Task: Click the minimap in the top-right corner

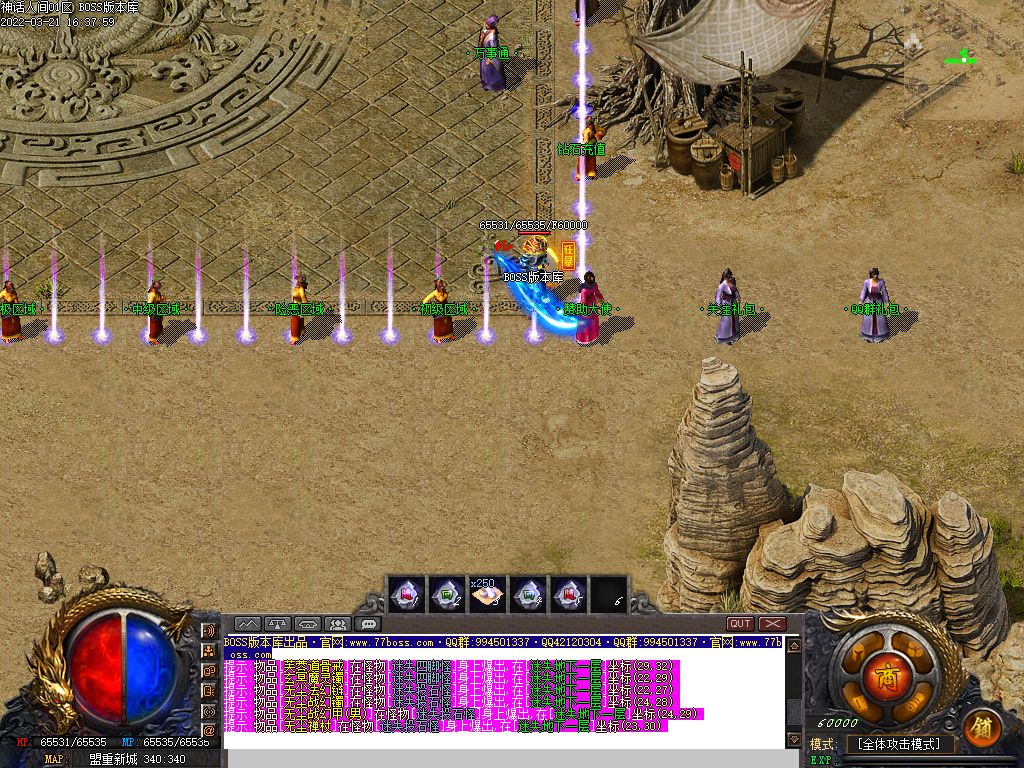Action: (x=962, y=58)
